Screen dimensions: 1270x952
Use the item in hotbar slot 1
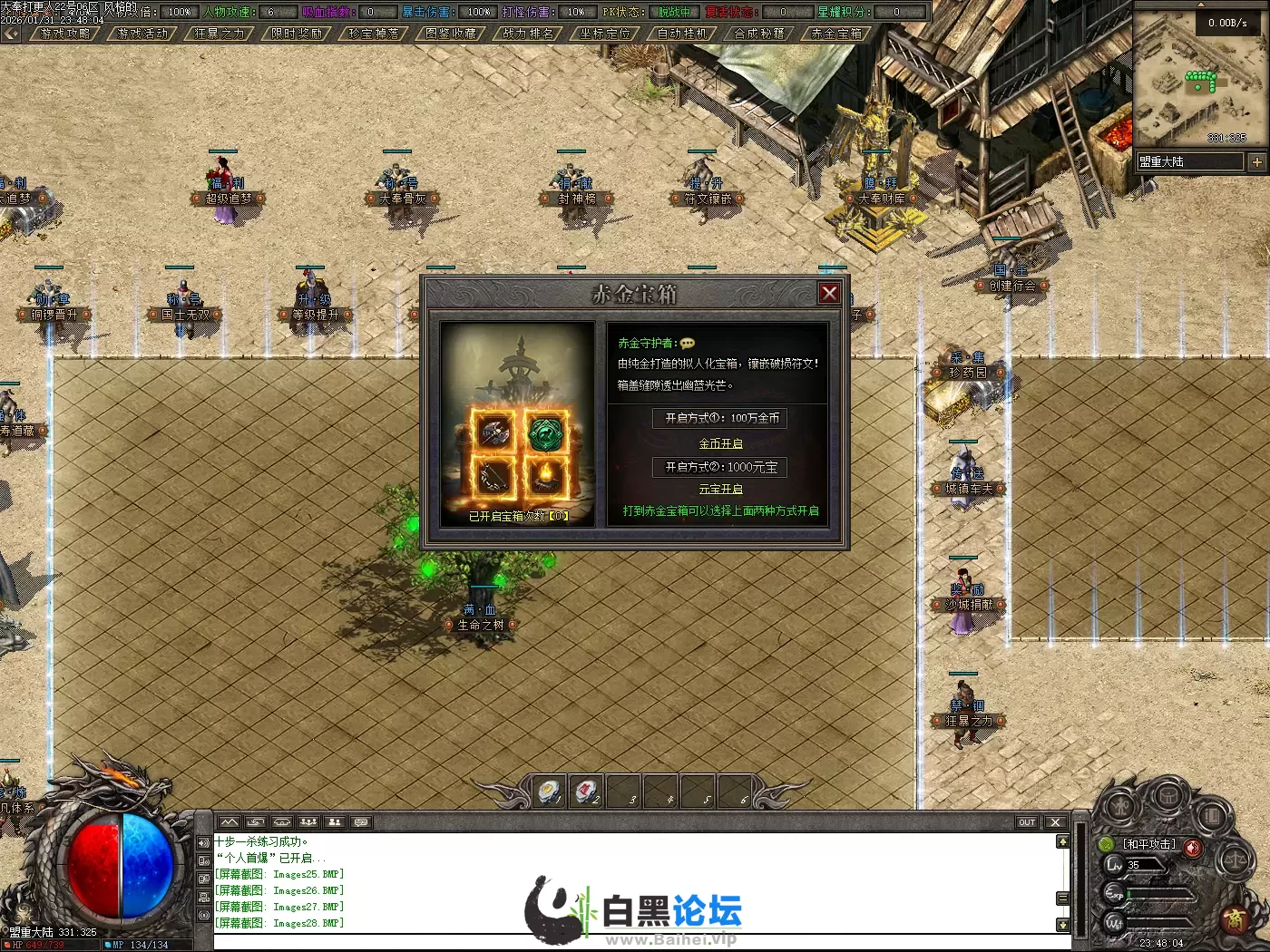point(549,792)
